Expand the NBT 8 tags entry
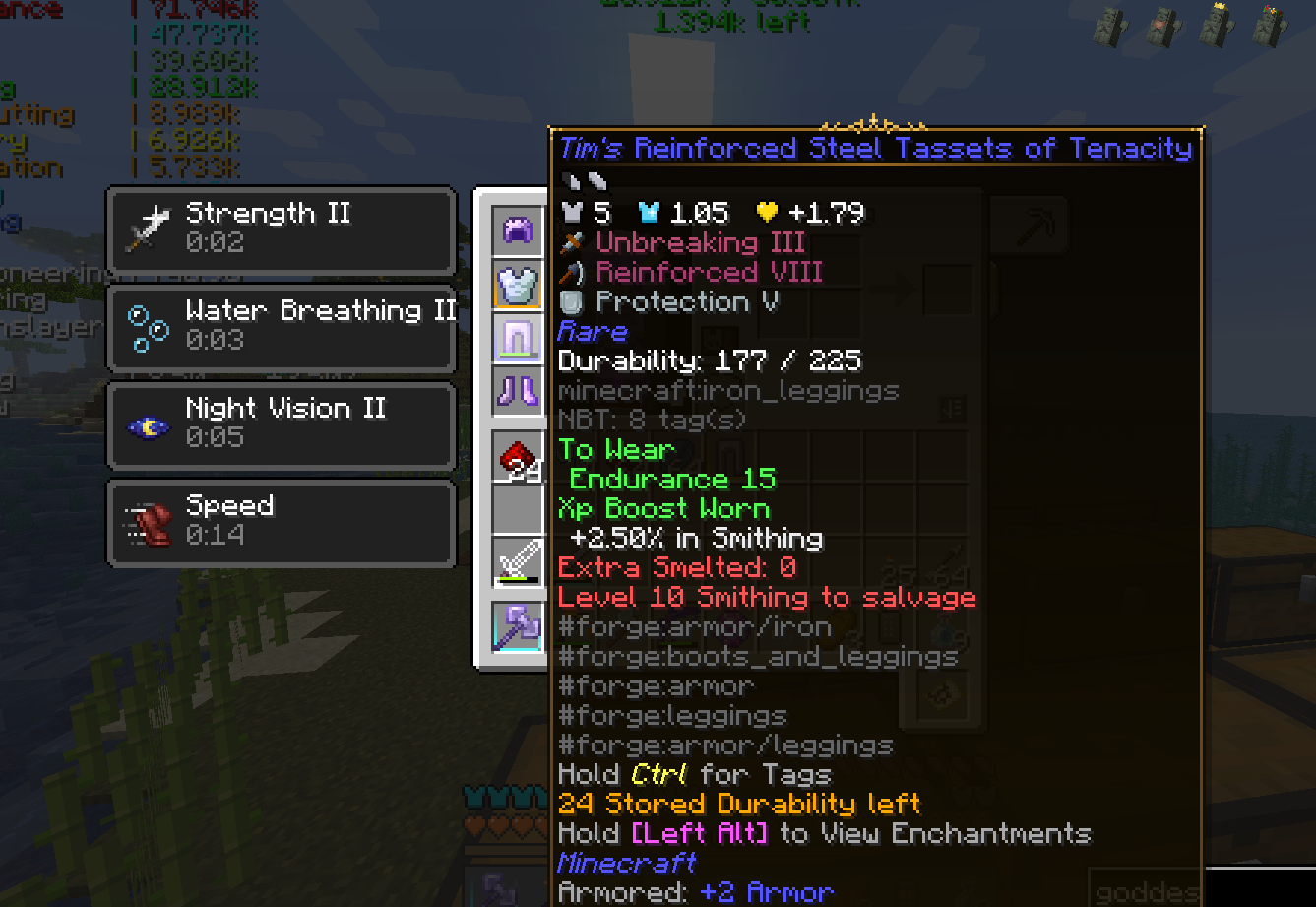Image resolution: width=1316 pixels, height=907 pixels. (652, 420)
